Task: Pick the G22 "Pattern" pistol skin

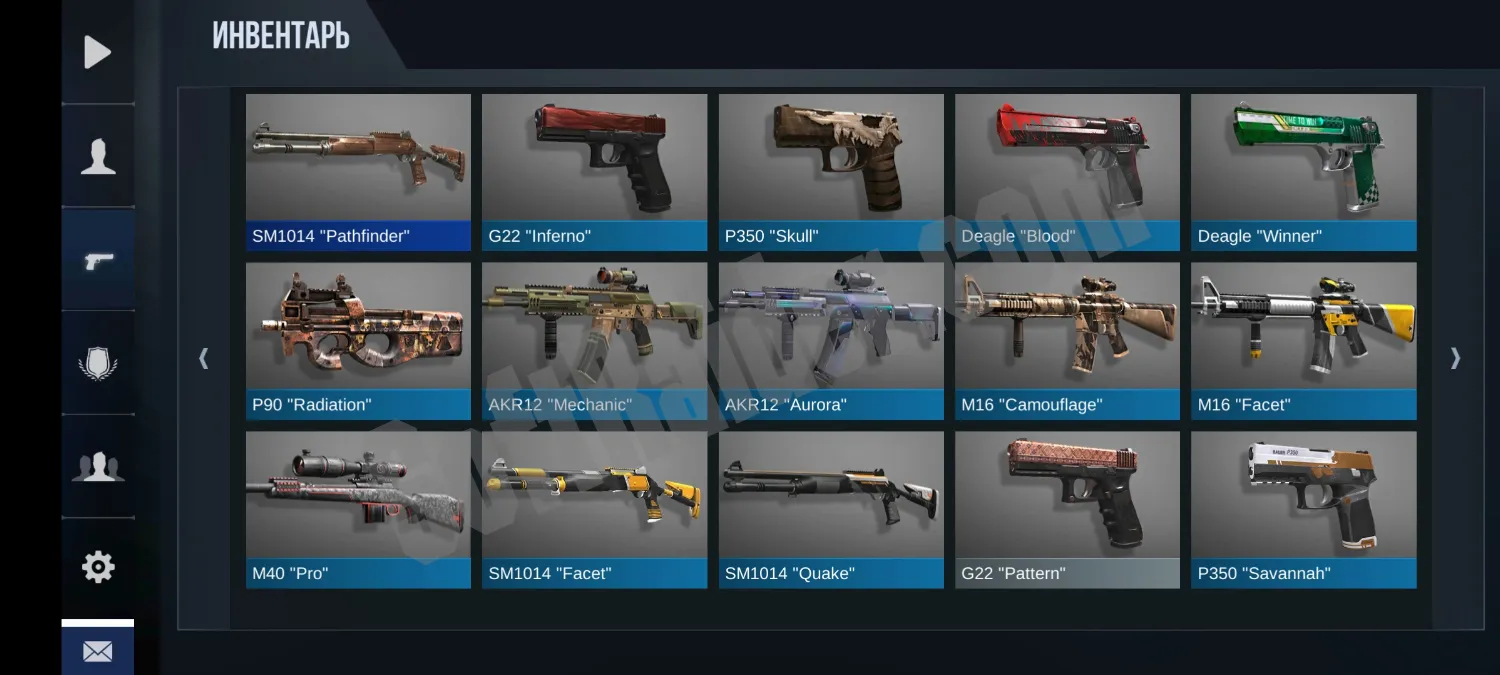Action: (1067, 509)
